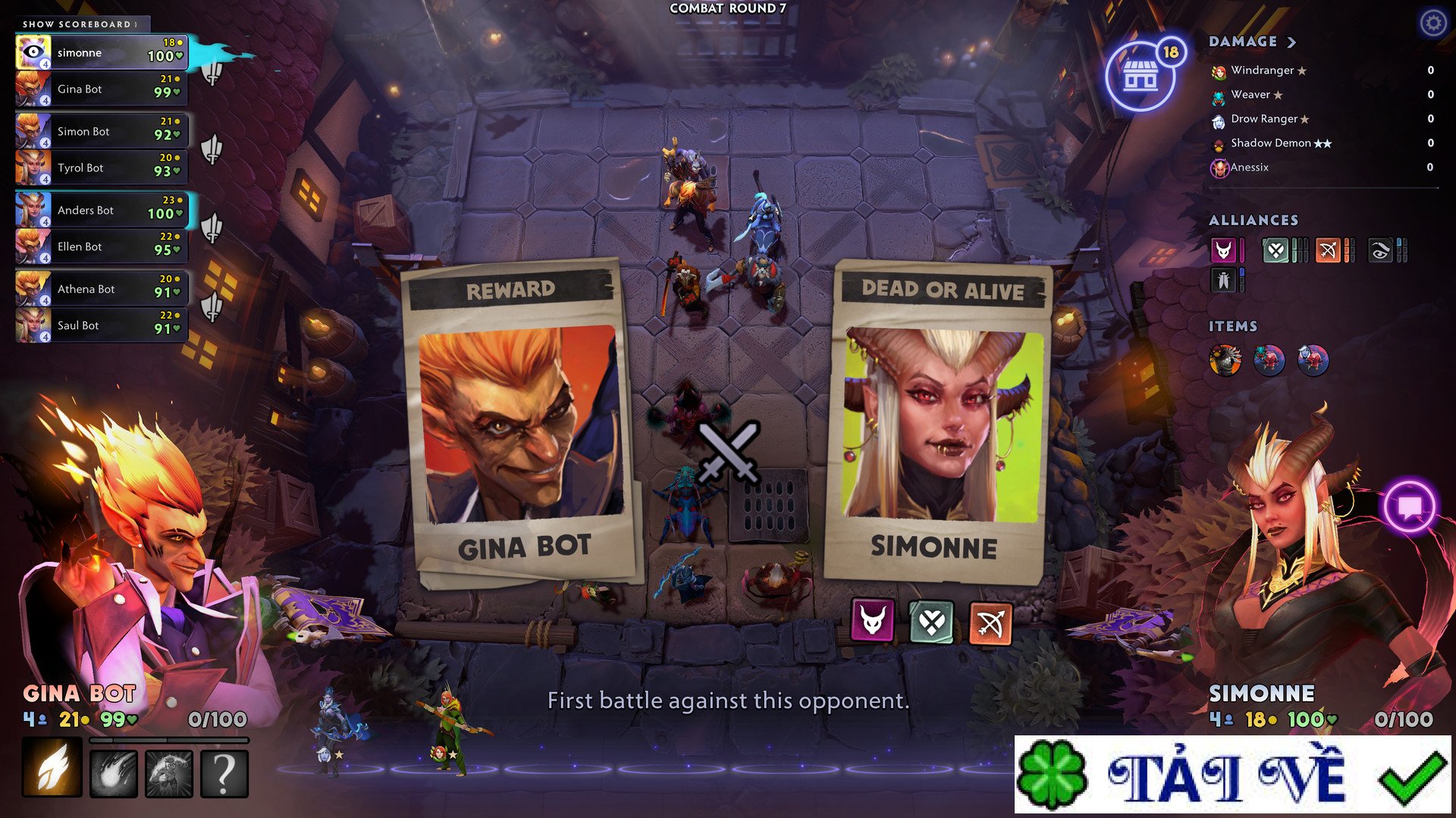Select simonne in the player list
Screen dimensions: 1456x818
click(x=101, y=53)
